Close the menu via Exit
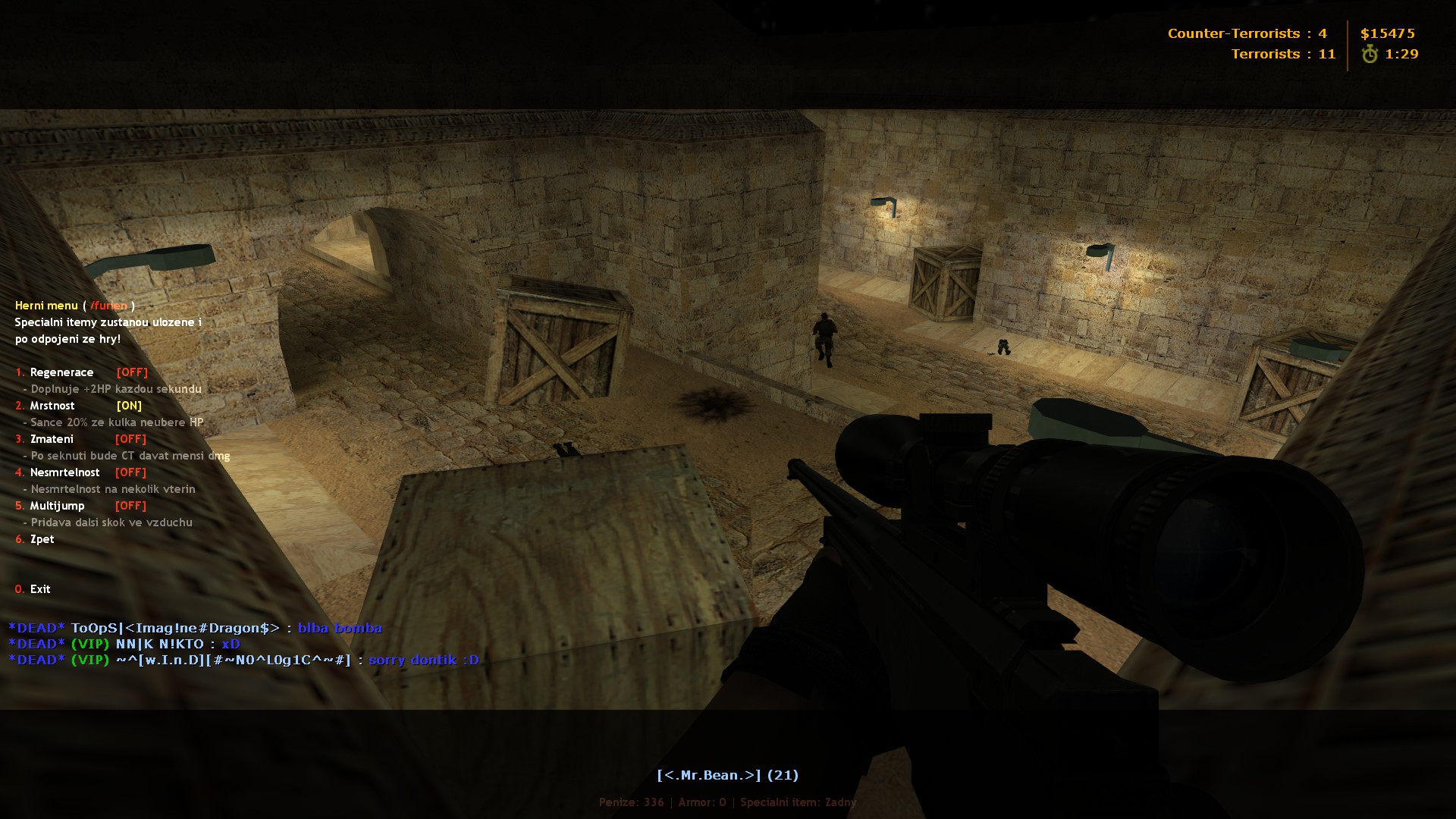 click(x=40, y=589)
